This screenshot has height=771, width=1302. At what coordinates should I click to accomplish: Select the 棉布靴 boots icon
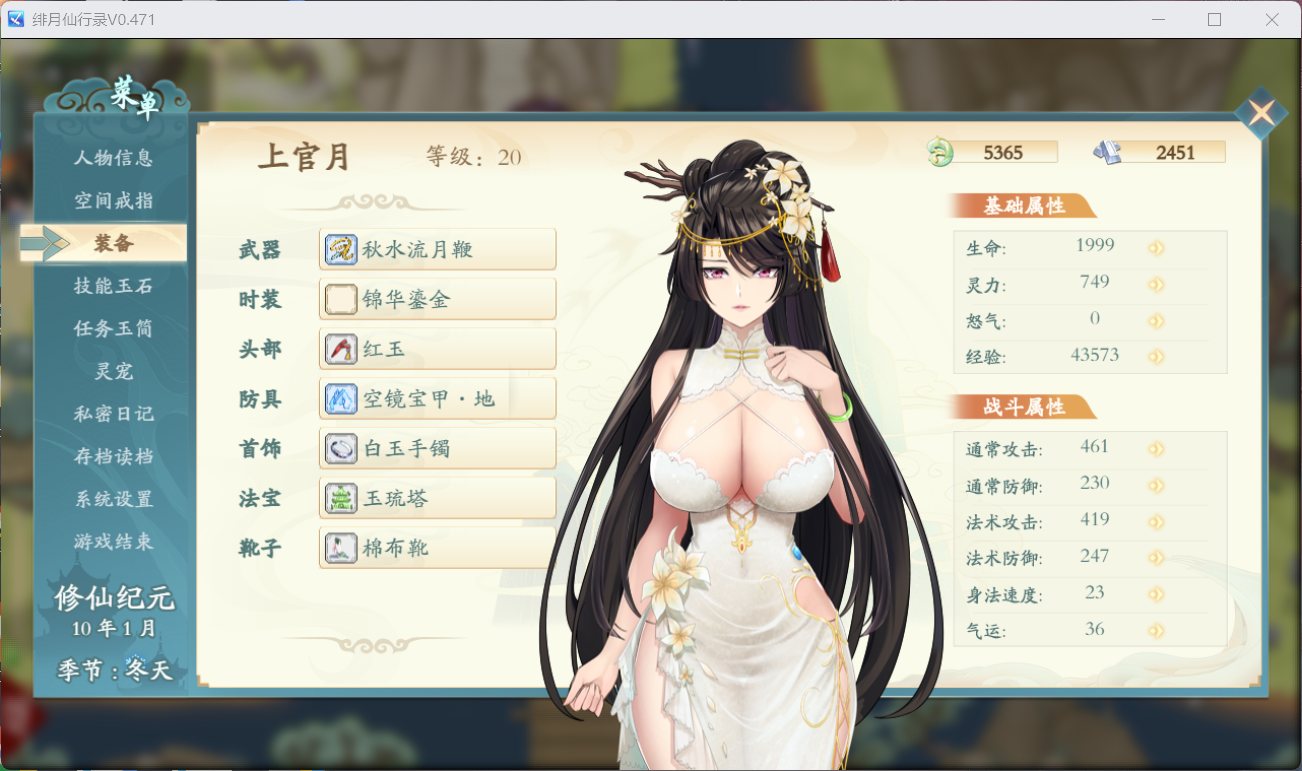coord(340,547)
